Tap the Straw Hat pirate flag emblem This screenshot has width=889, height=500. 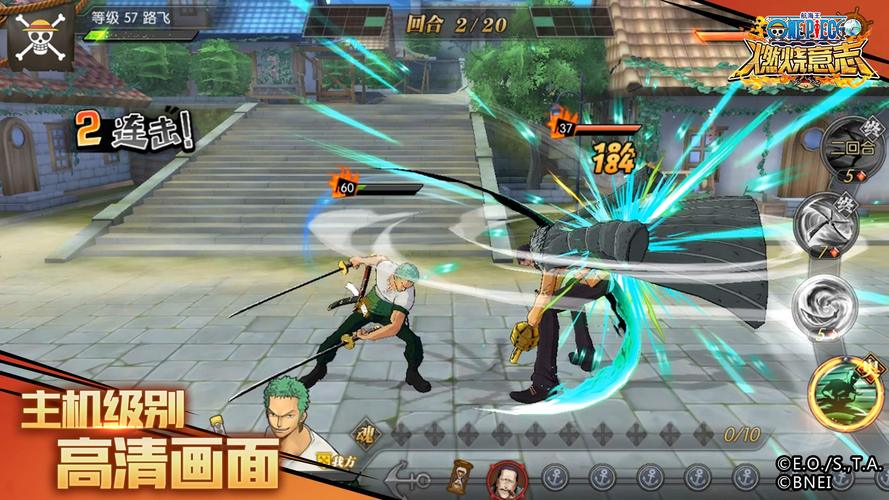coord(39,36)
